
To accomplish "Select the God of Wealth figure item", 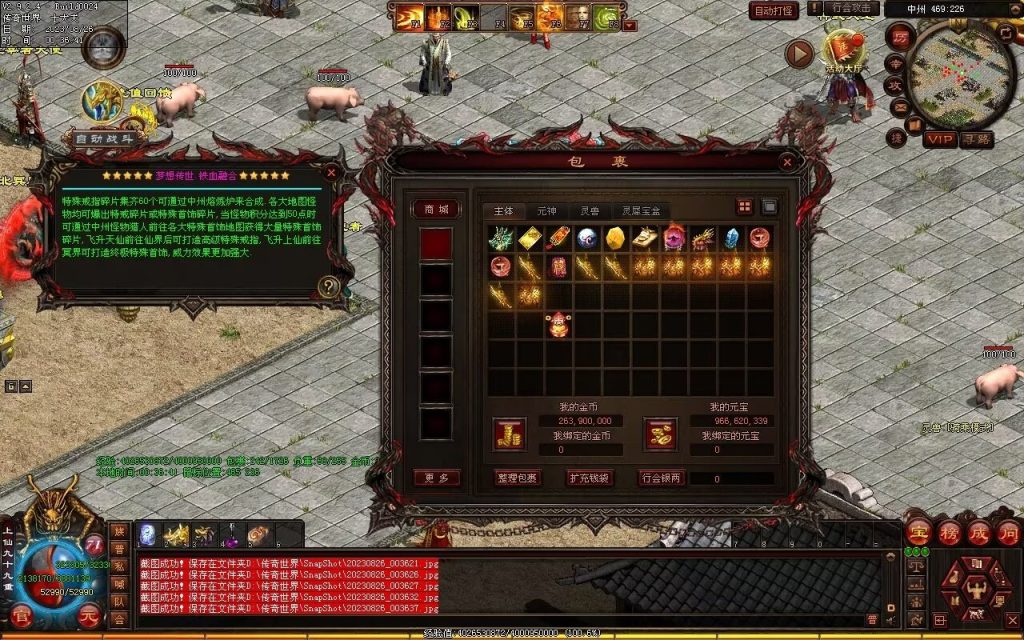I will [558, 324].
